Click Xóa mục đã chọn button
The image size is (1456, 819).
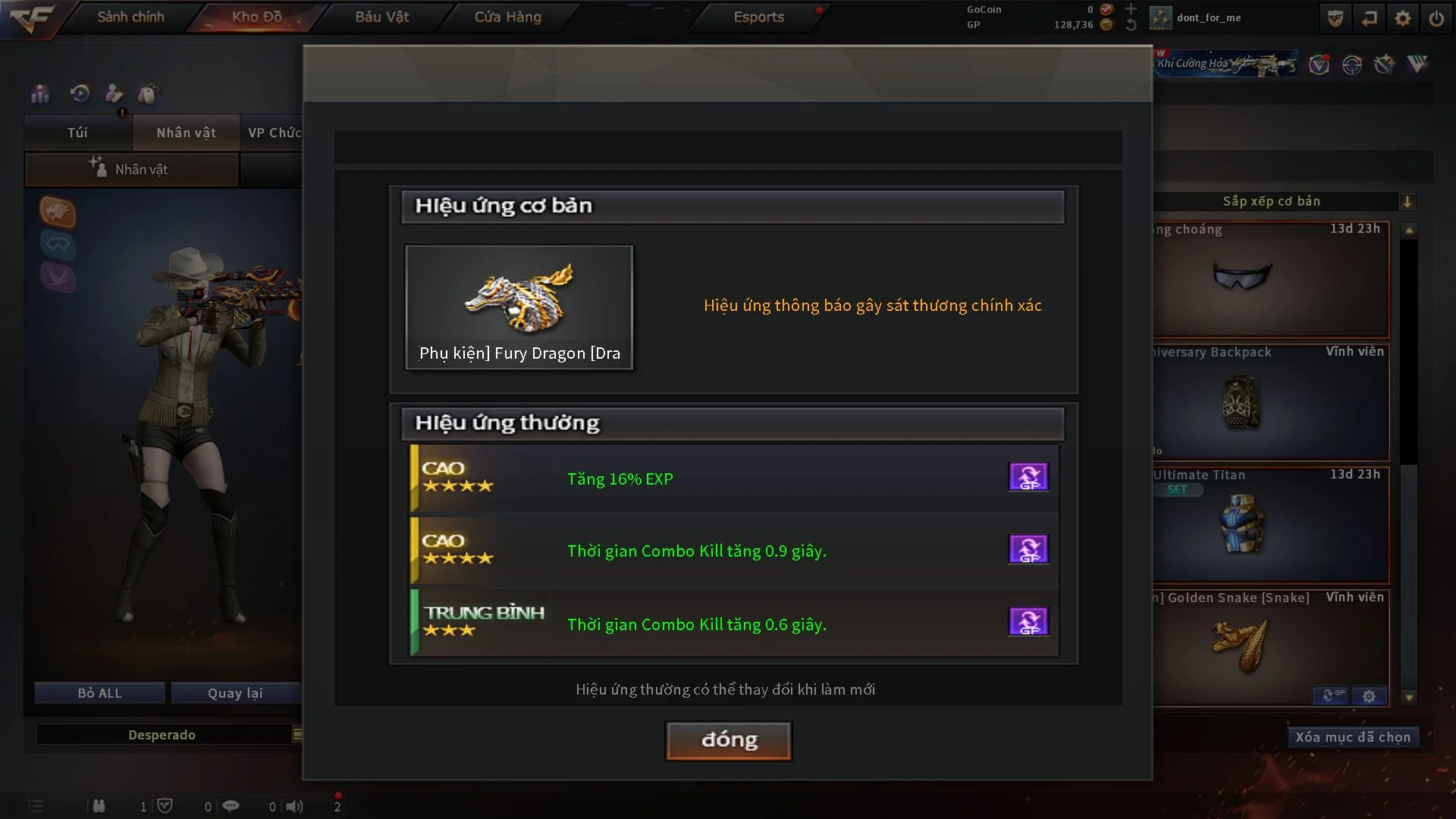tap(1352, 737)
